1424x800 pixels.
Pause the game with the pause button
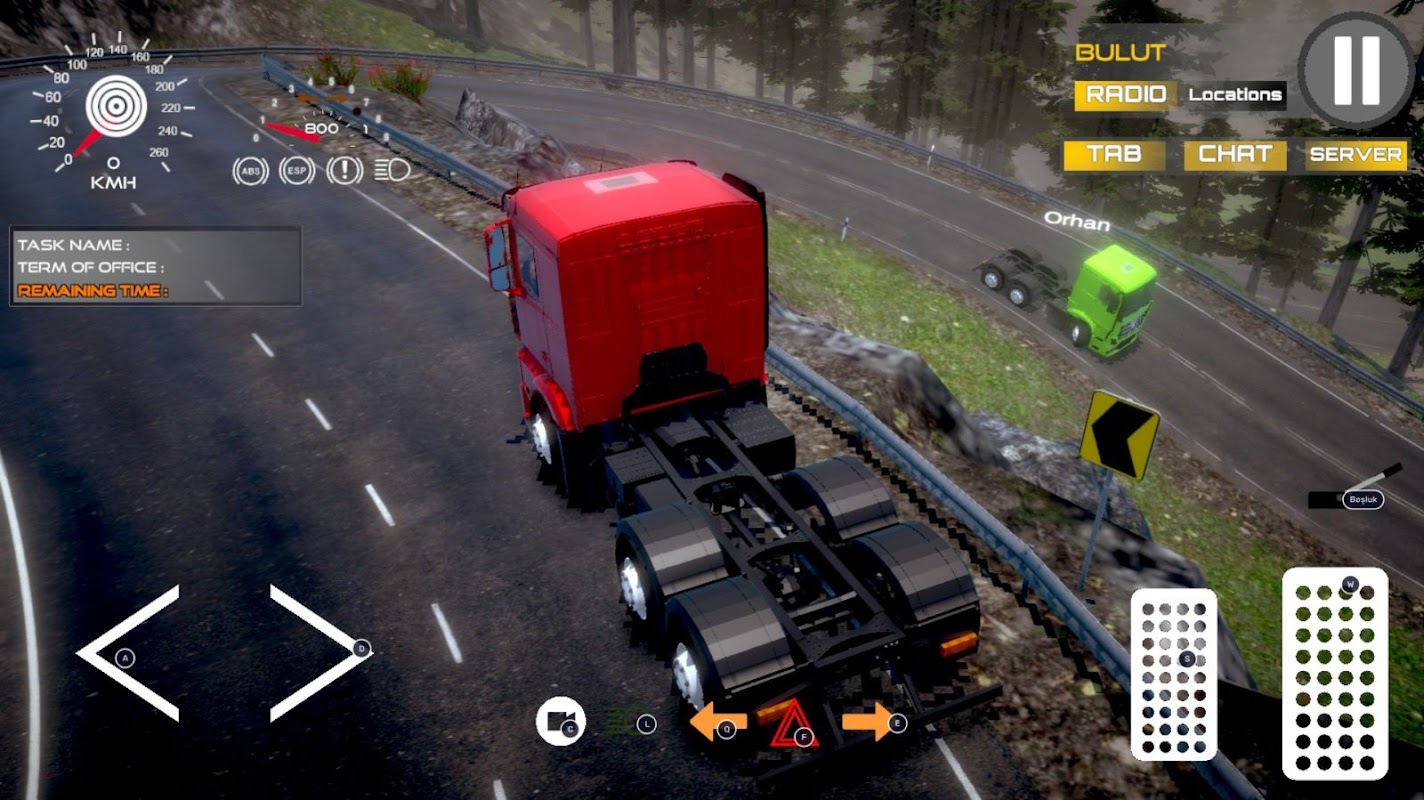(1356, 70)
